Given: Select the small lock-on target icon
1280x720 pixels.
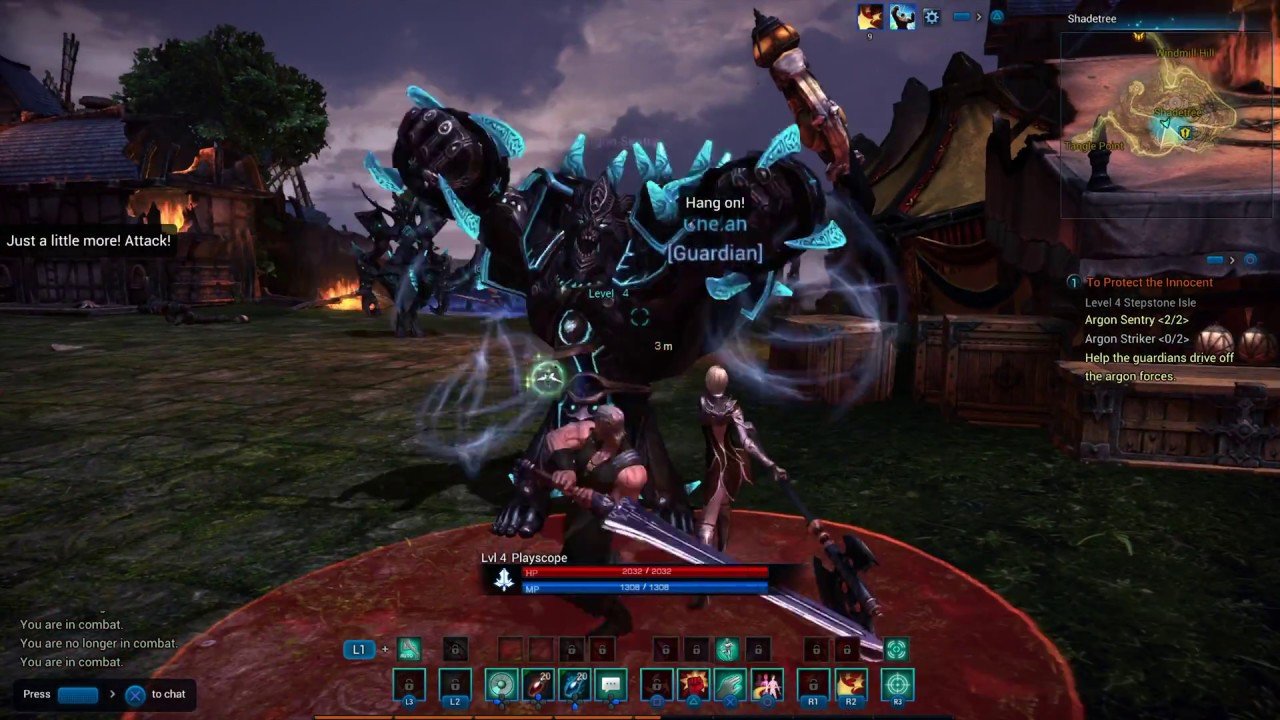Looking at the screenshot, I should click(896, 649).
